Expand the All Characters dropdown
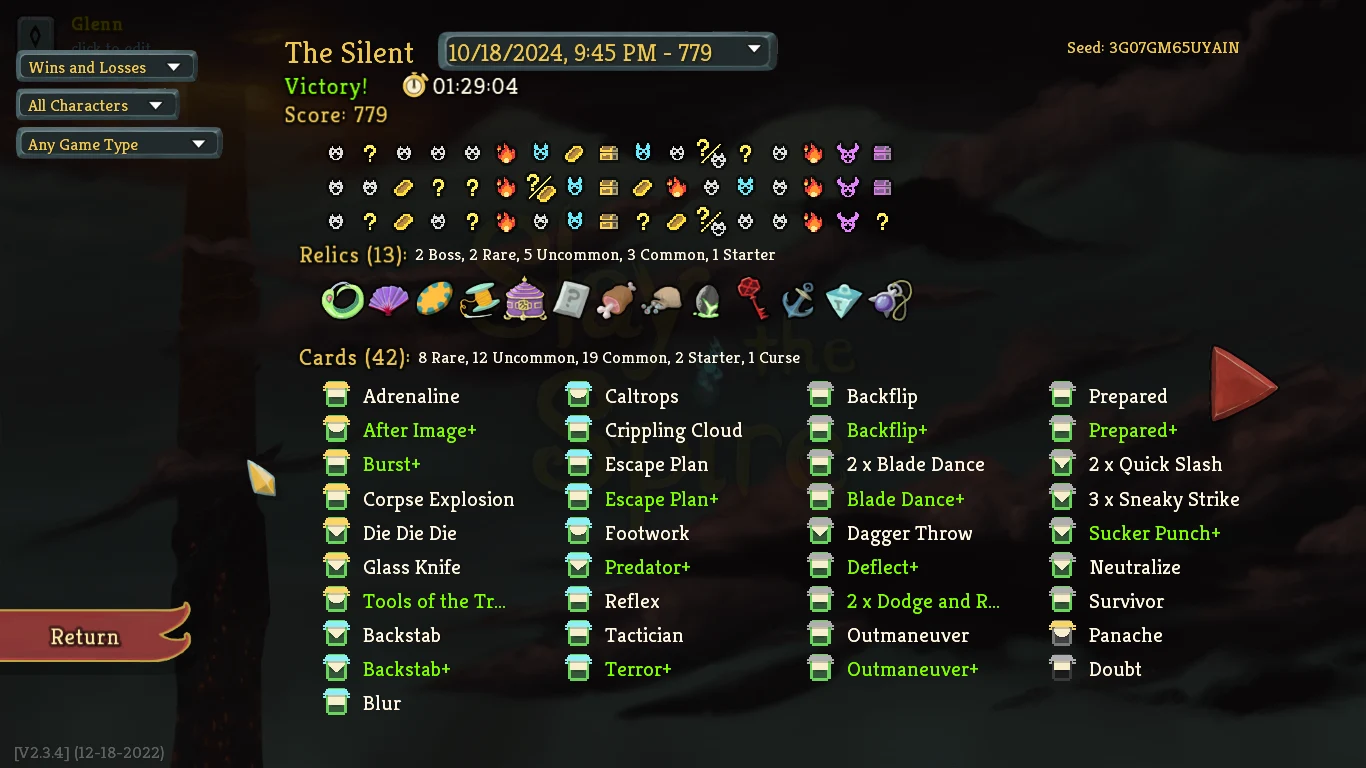The height and width of the screenshot is (768, 1366). point(96,104)
